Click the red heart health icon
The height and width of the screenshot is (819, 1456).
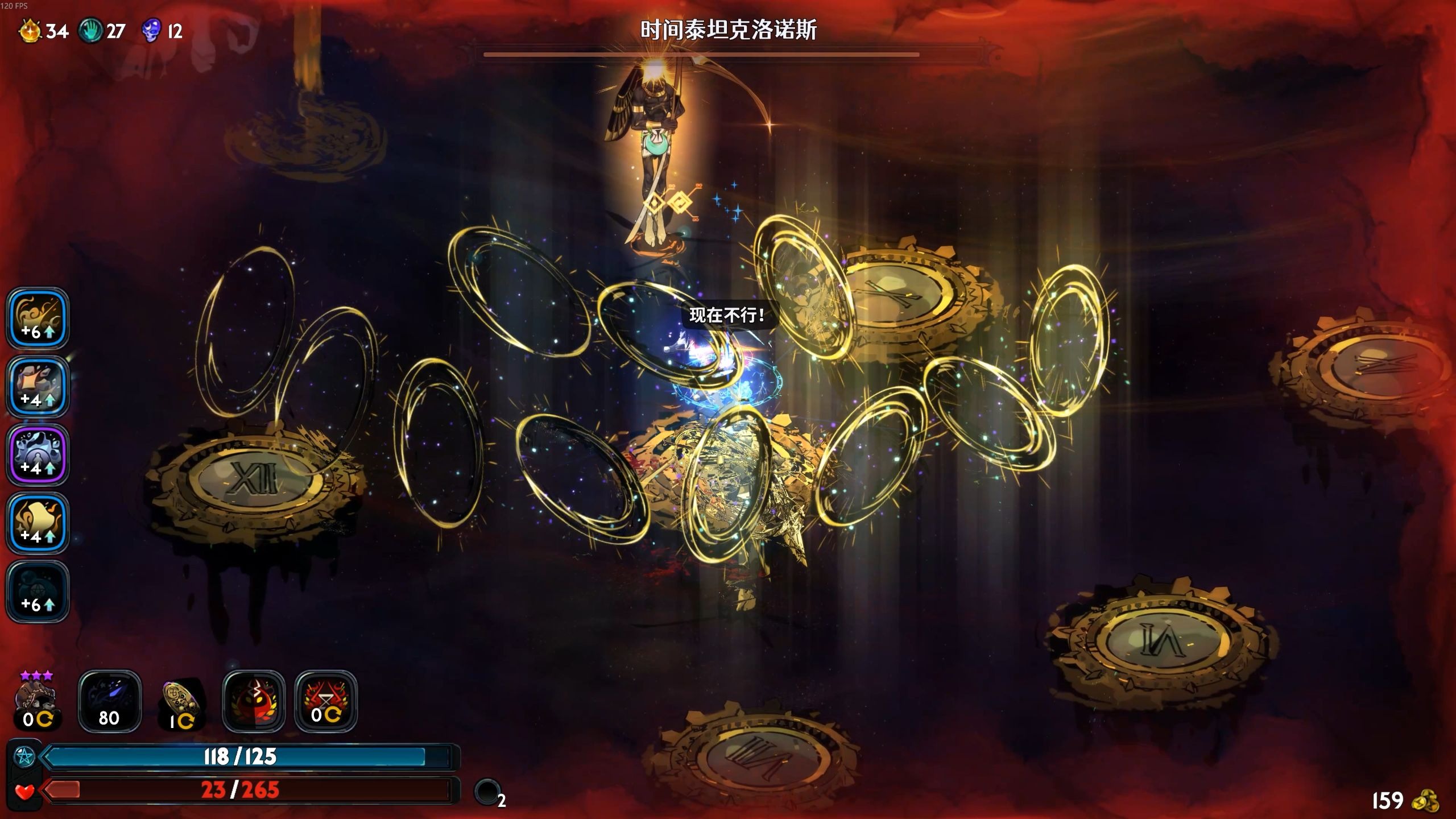pos(24,791)
